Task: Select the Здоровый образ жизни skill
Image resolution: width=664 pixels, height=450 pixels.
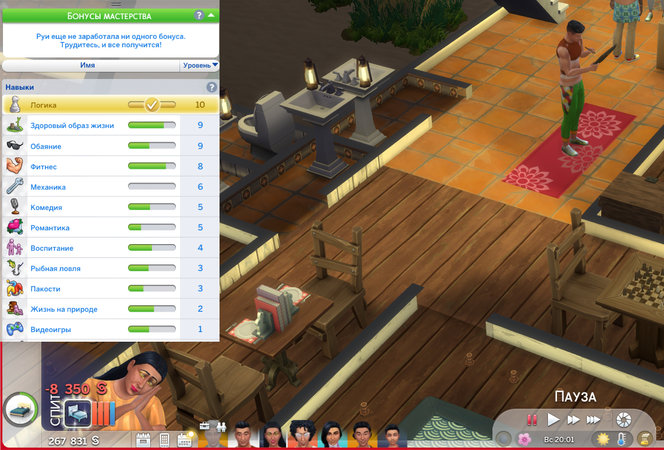Action: [110, 125]
